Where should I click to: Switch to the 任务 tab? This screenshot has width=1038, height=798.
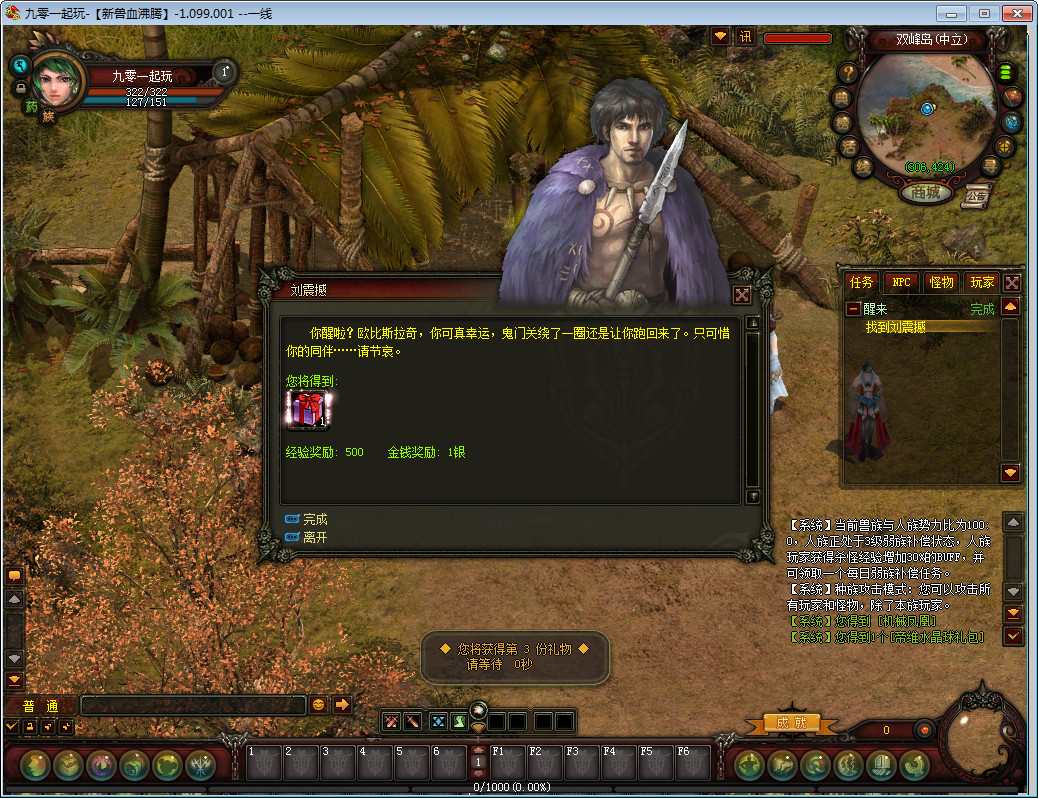pyautogui.click(x=861, y=282)
